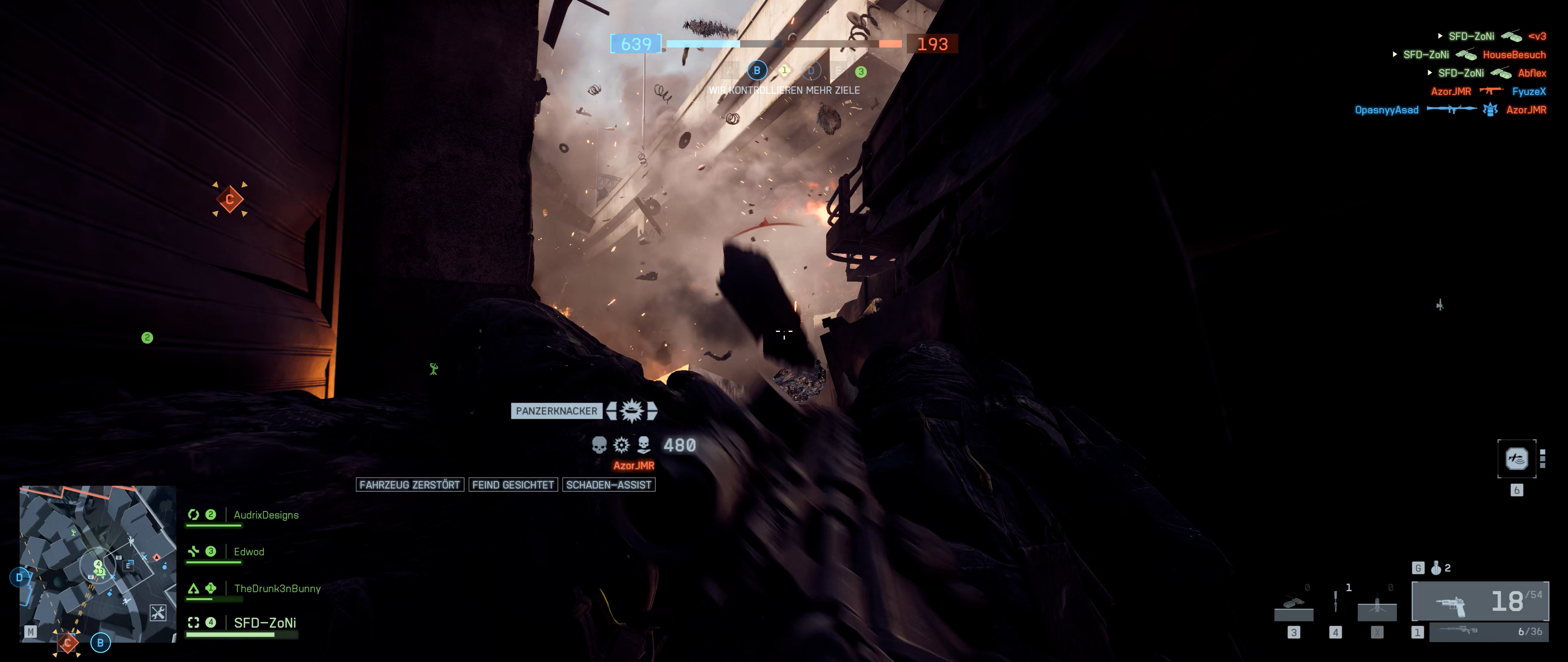This screenshot has height=662, width=1568.
Task: Click the orange contested C objective waypoint
Action: (x=229, y=199)
